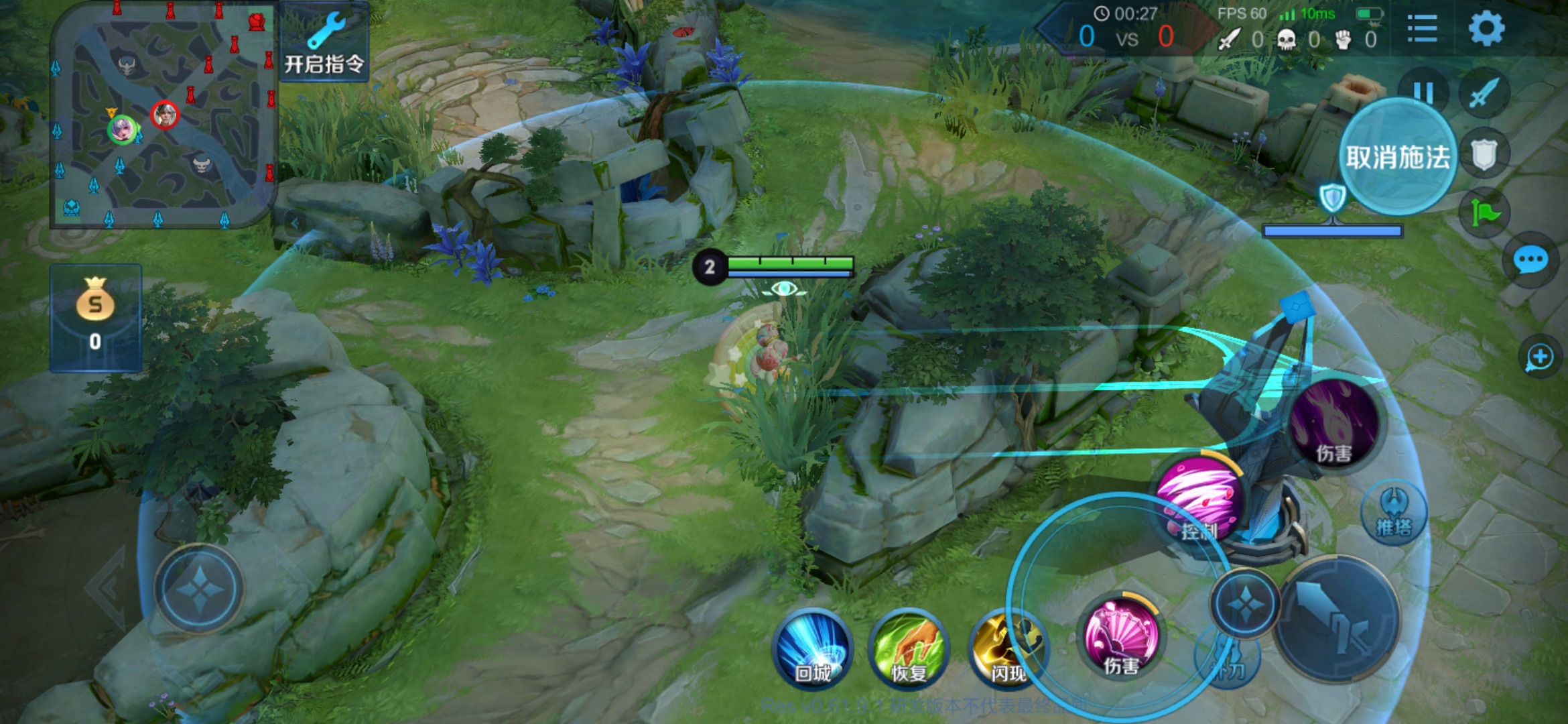Cast the purple flame 伤害 ultimate
This screenshot has height=724, width=1568.
[1335, 422]
